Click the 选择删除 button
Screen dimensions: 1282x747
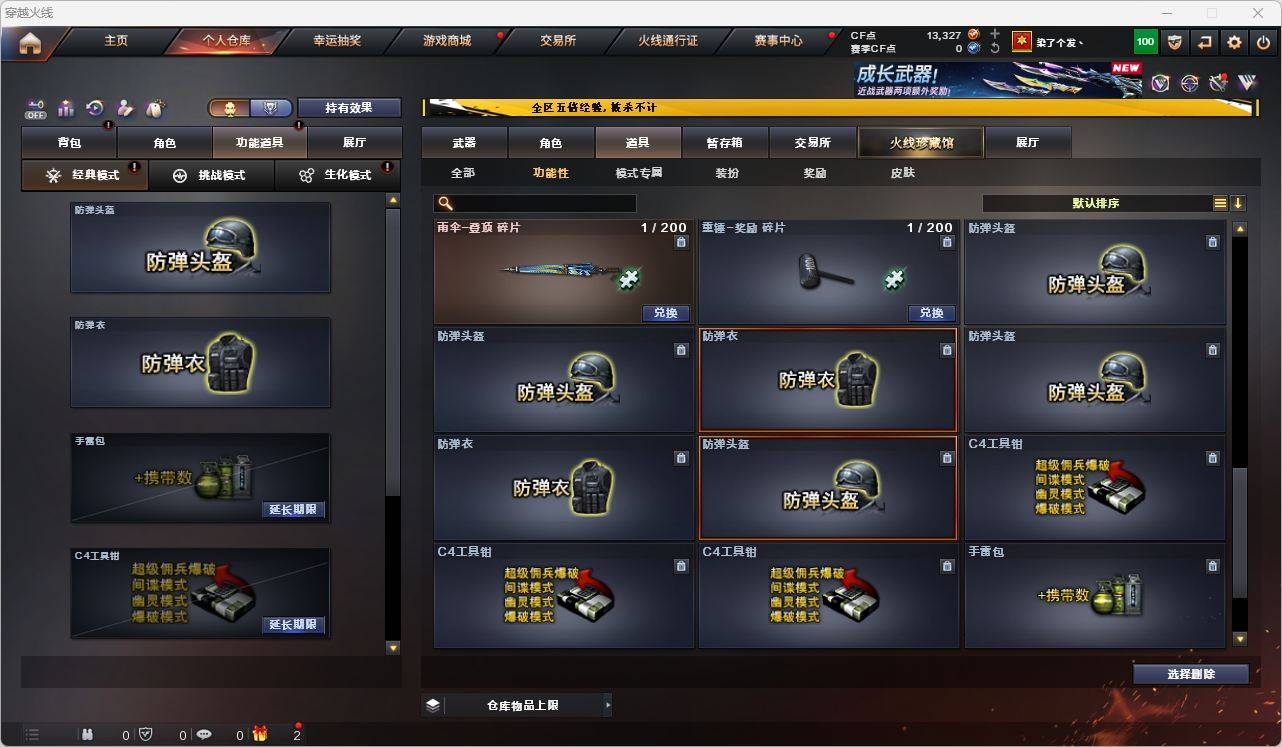click(1191, 674)
